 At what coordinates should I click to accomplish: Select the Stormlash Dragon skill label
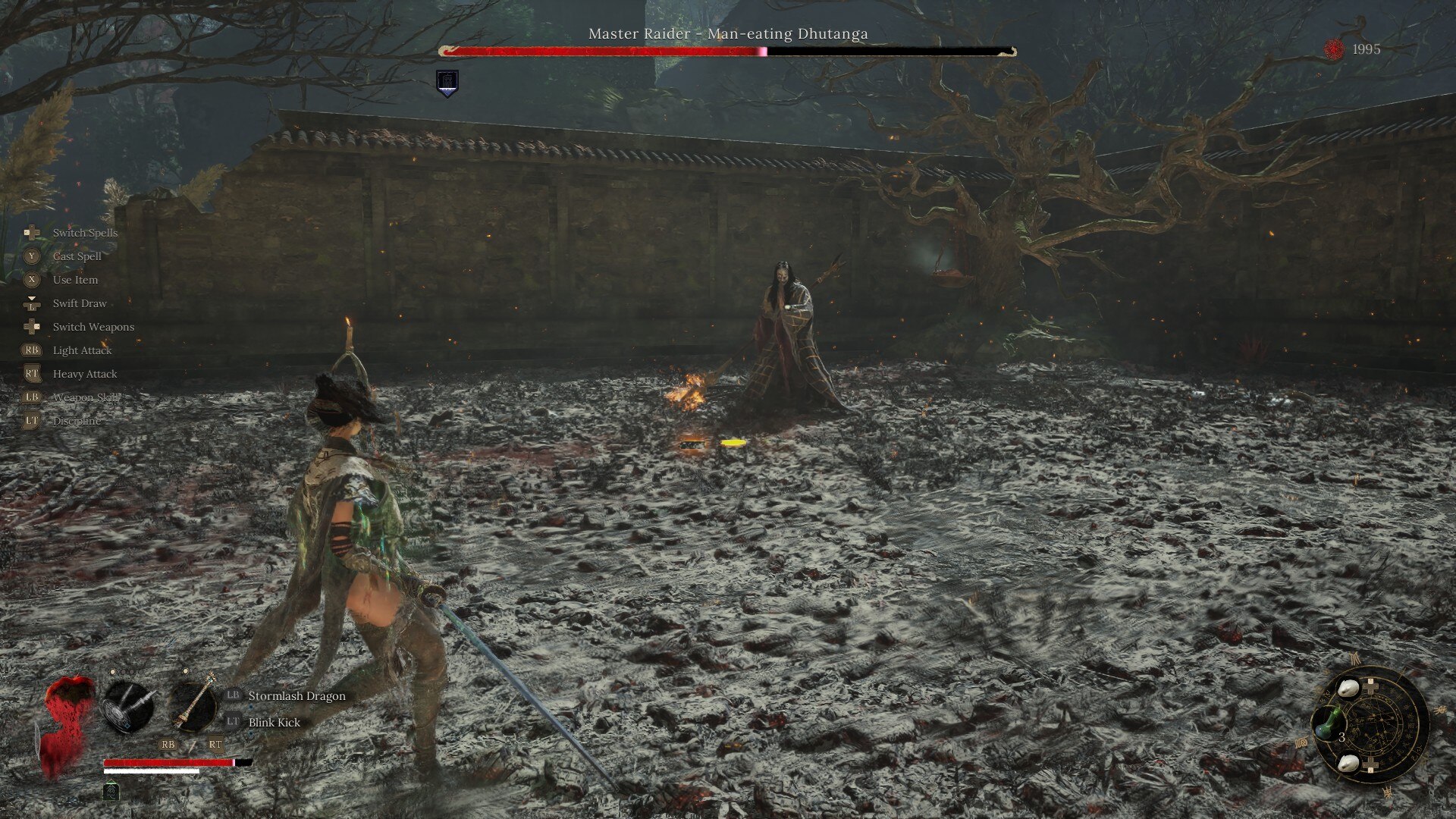click(x=295, y=696)
